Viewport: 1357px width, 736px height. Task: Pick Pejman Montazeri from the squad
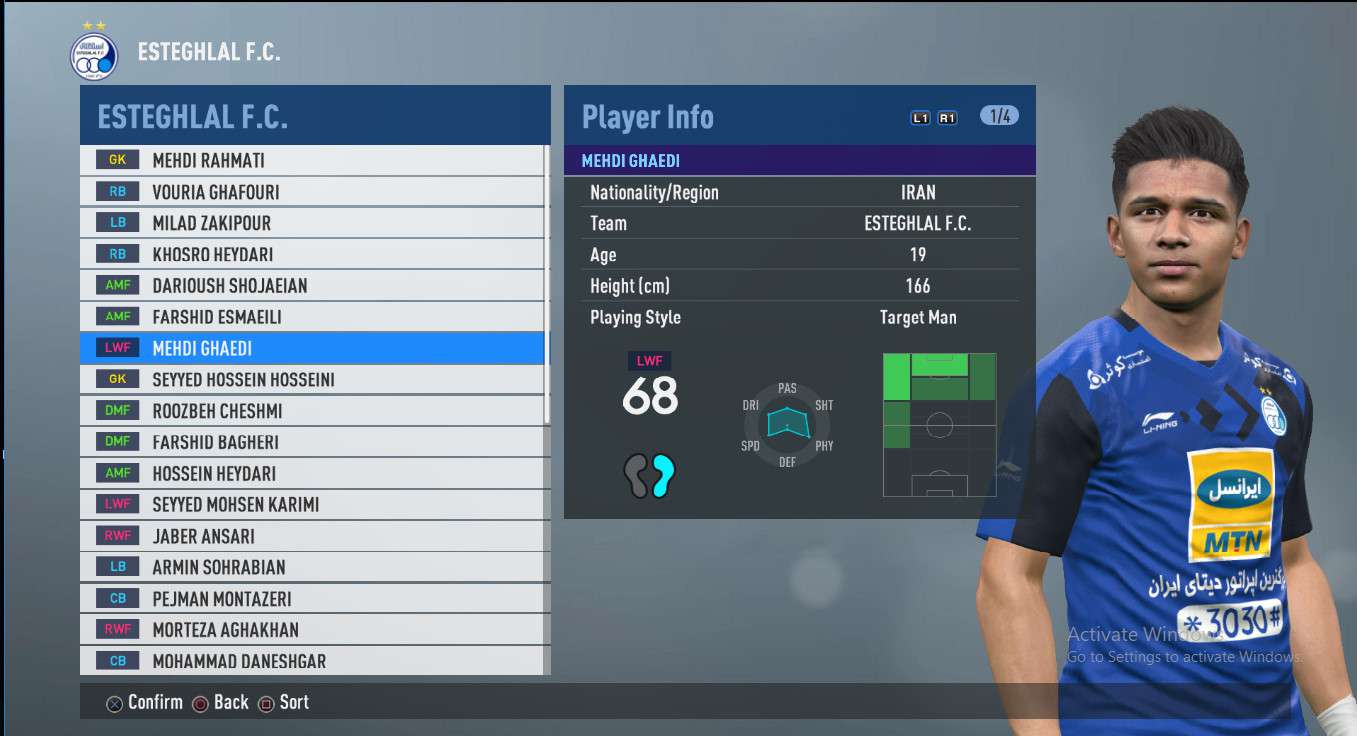[x=312, y=599]
